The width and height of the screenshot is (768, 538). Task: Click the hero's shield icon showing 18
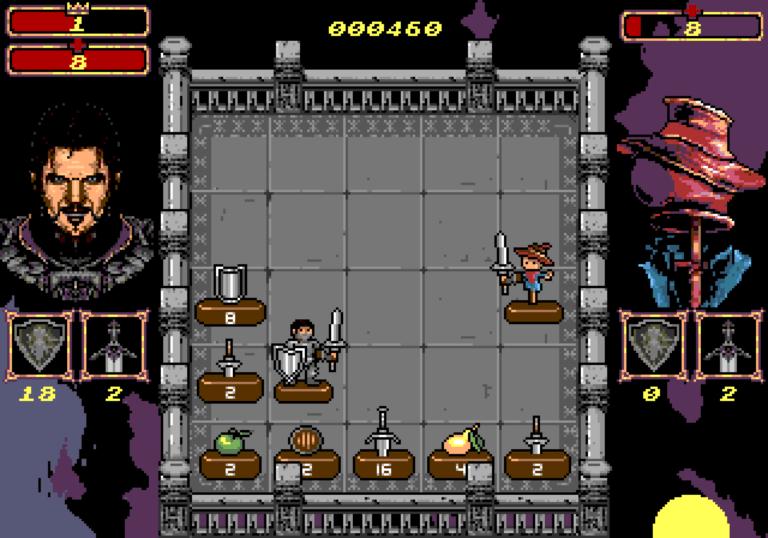41,345
